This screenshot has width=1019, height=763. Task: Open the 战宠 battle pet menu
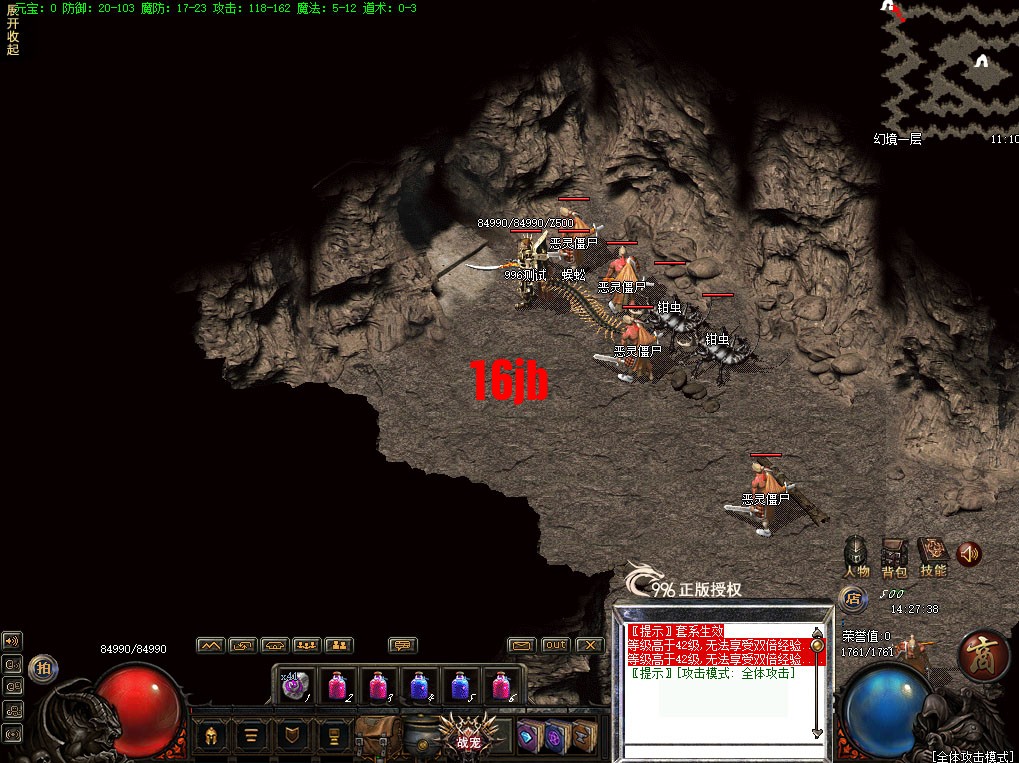pos(468,736)
